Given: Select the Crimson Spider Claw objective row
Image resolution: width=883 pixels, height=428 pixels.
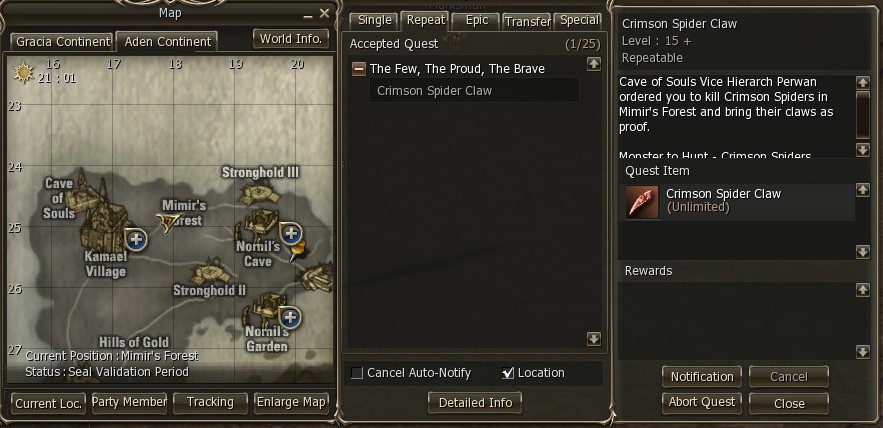Looking at the screenshot, I should 474,91.
